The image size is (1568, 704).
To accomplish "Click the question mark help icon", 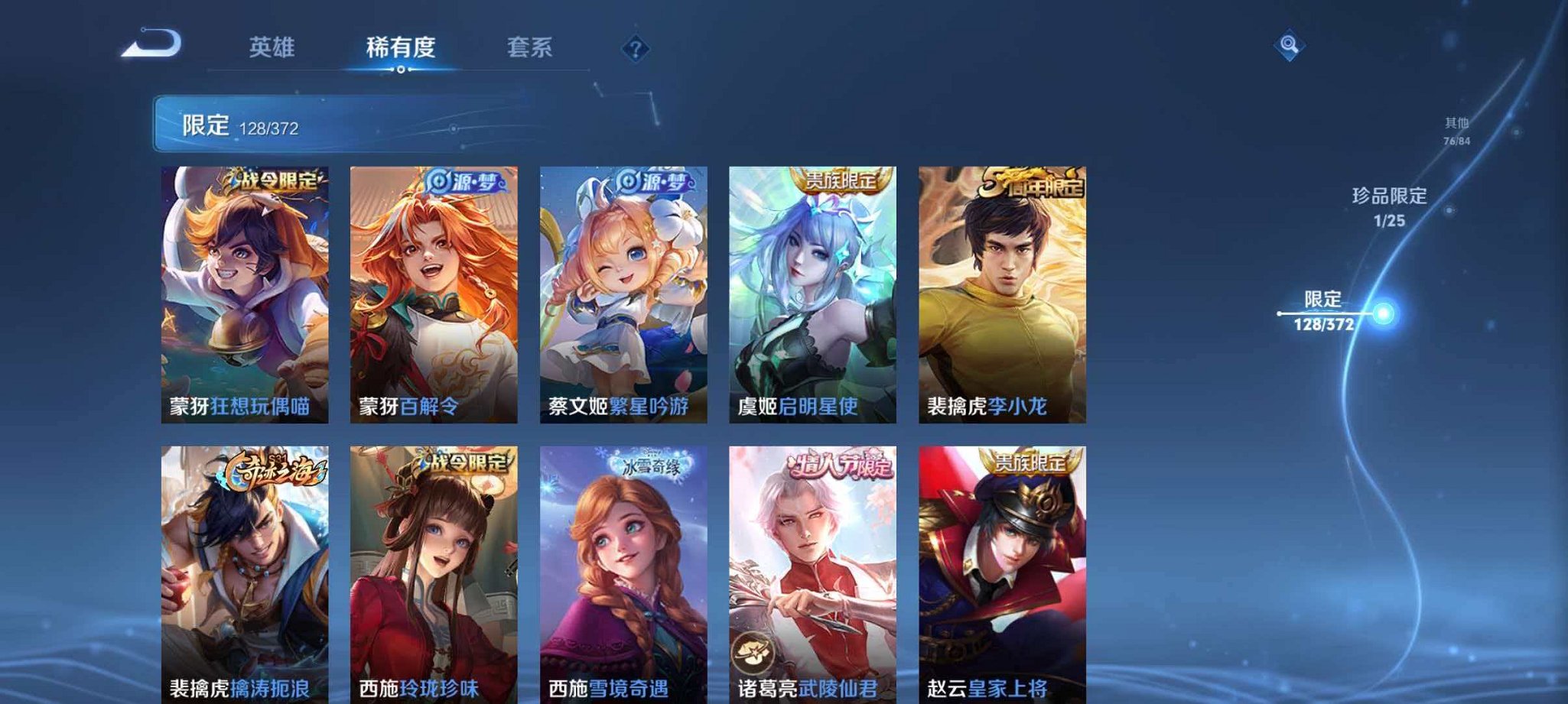I will (x=634, y=49).
